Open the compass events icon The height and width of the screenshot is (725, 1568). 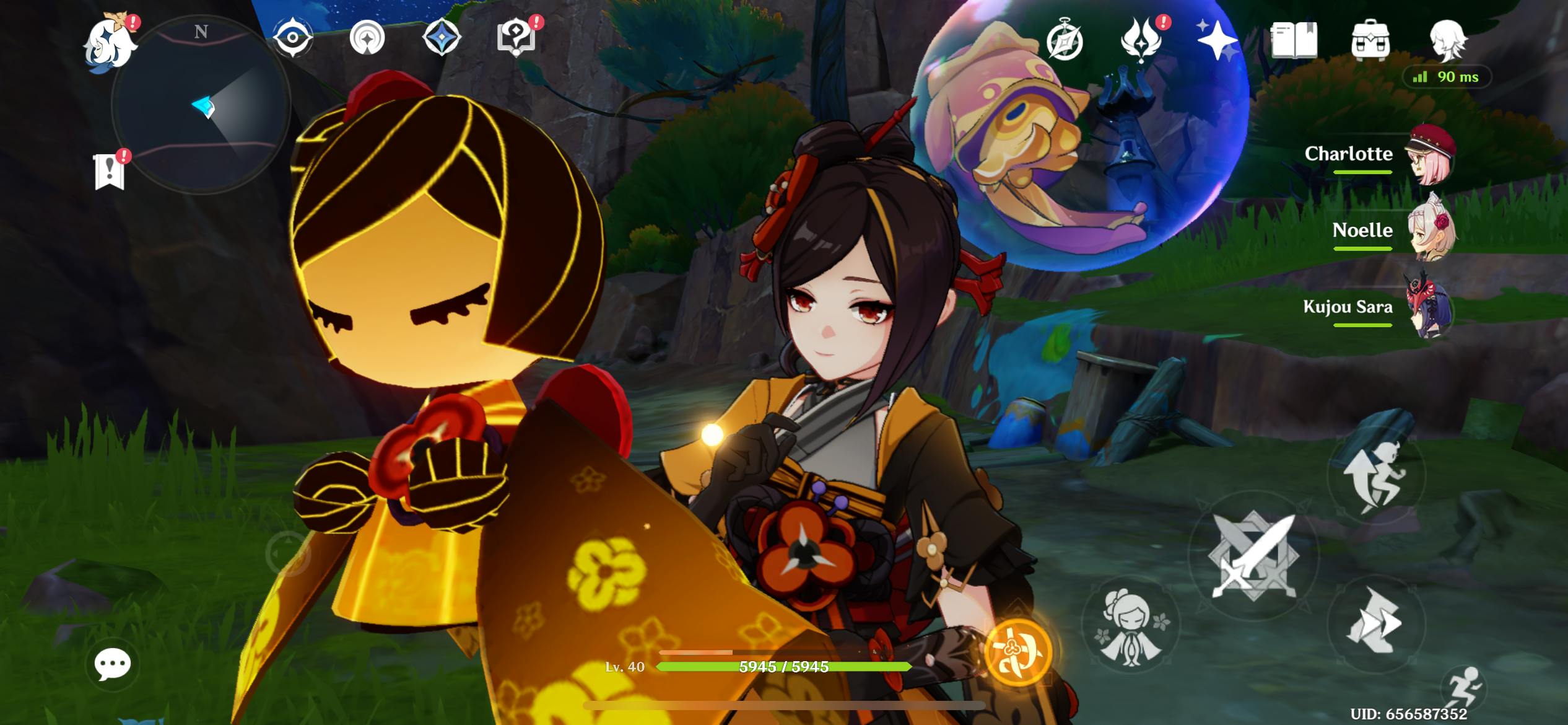click(x=1065, y=41)
